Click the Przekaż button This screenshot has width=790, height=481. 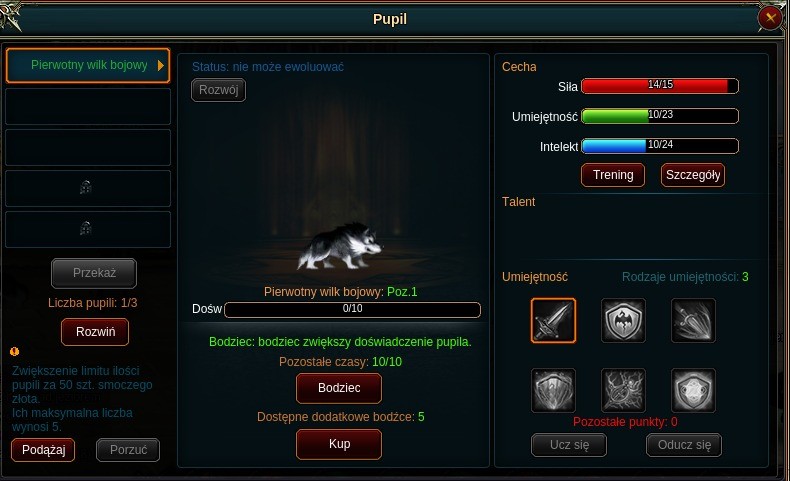[x=94, y=272]
